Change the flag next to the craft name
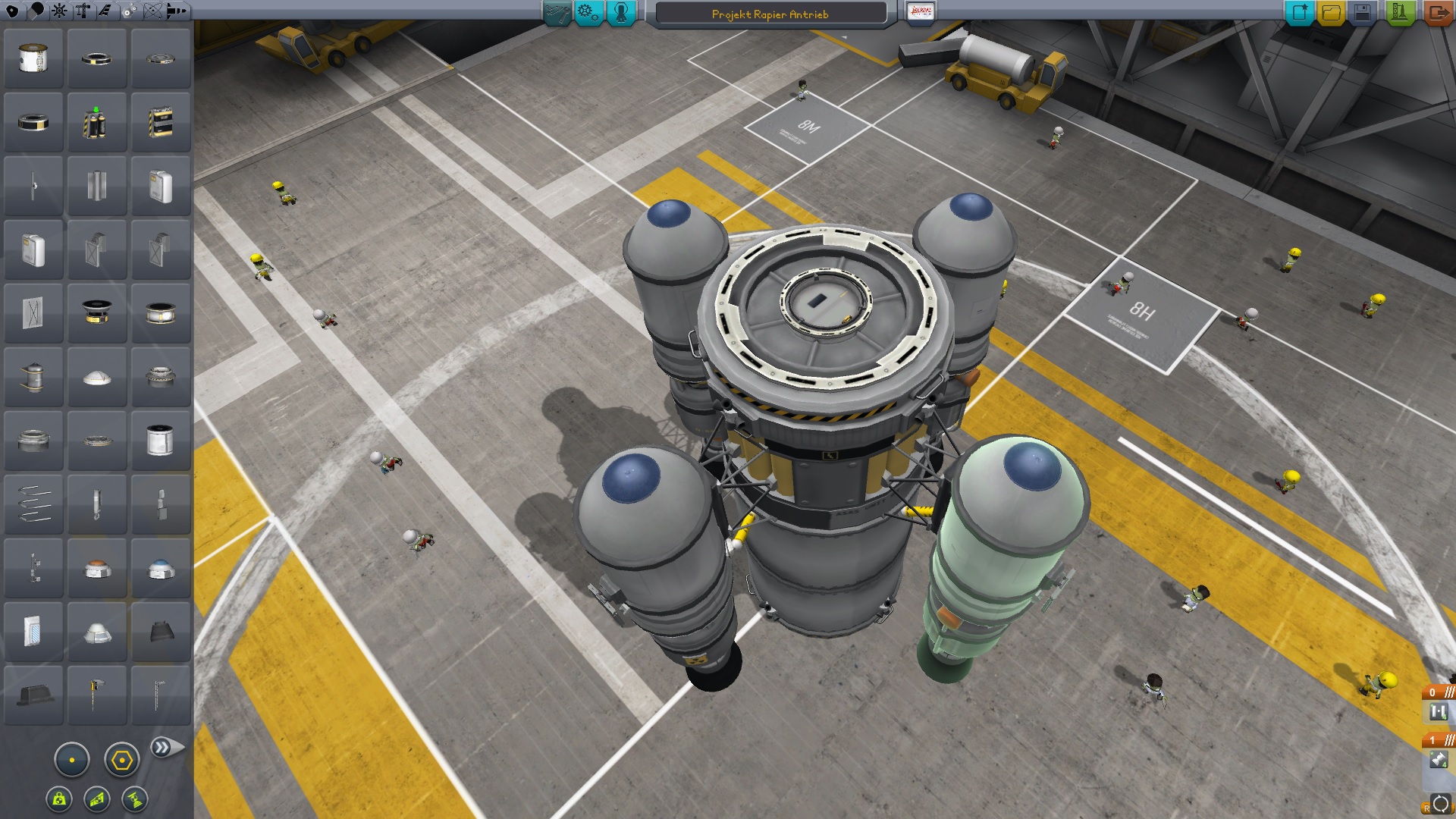The width and height of the screenshot is (1456, 819). tap(920, 12)
